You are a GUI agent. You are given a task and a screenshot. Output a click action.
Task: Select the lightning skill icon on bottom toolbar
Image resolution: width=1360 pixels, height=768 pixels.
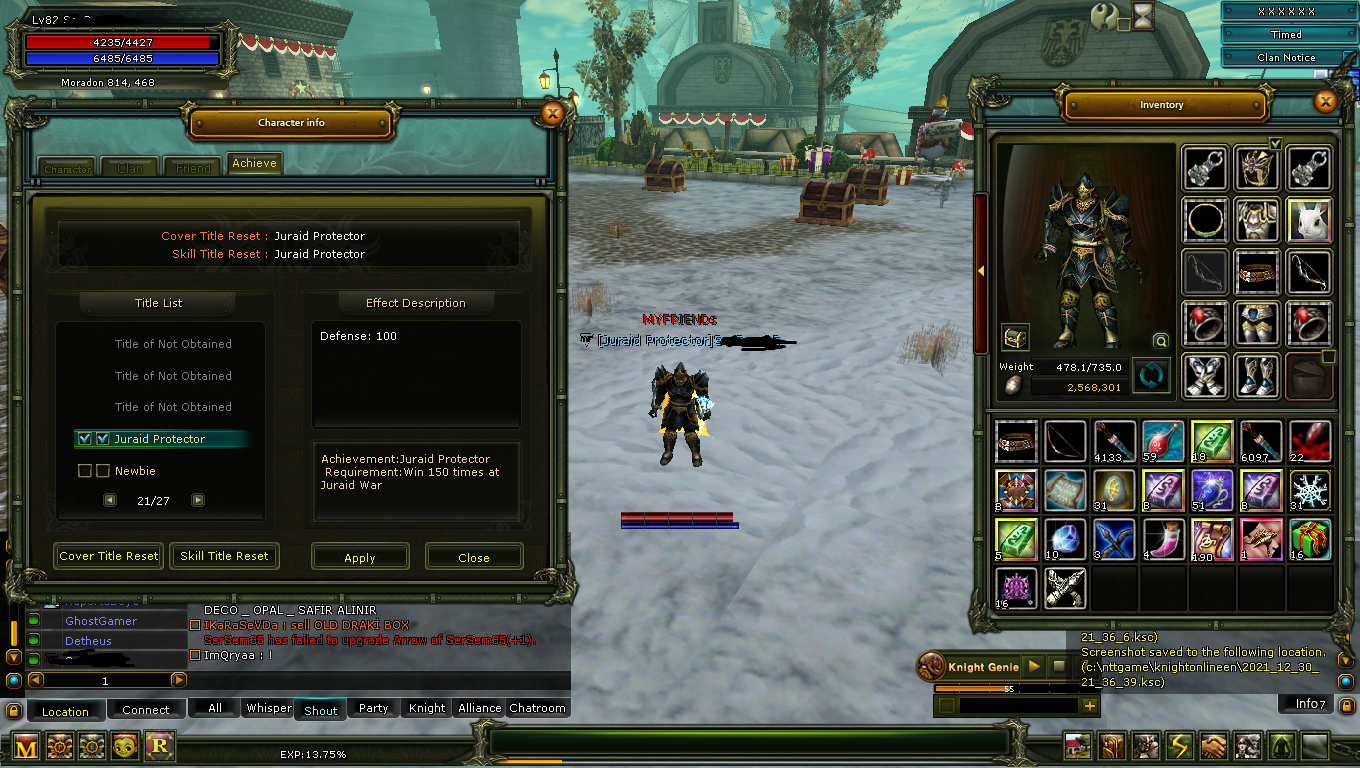(x=1180, y=745)
